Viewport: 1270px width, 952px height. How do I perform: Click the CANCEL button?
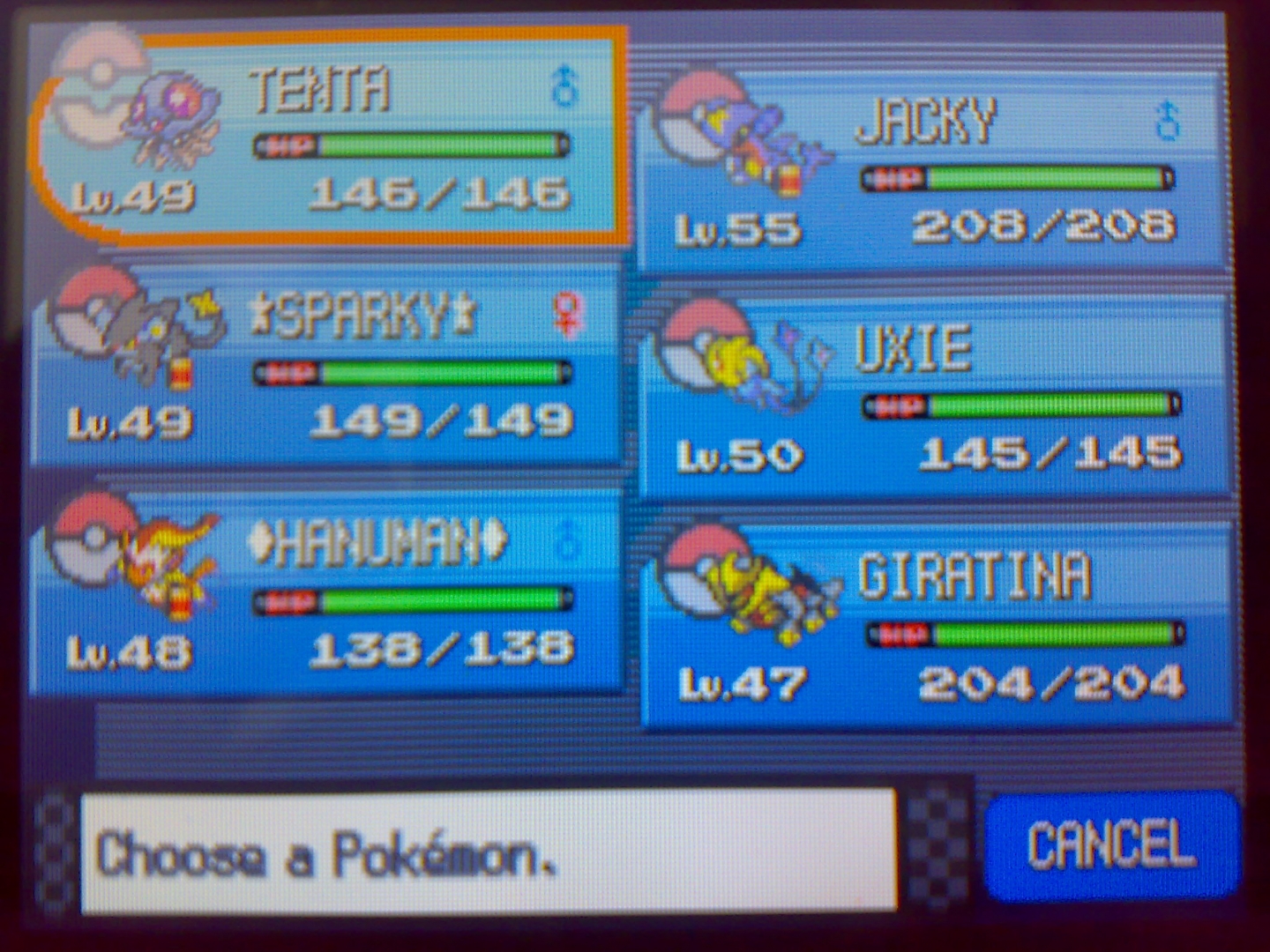coord(1111,844)
